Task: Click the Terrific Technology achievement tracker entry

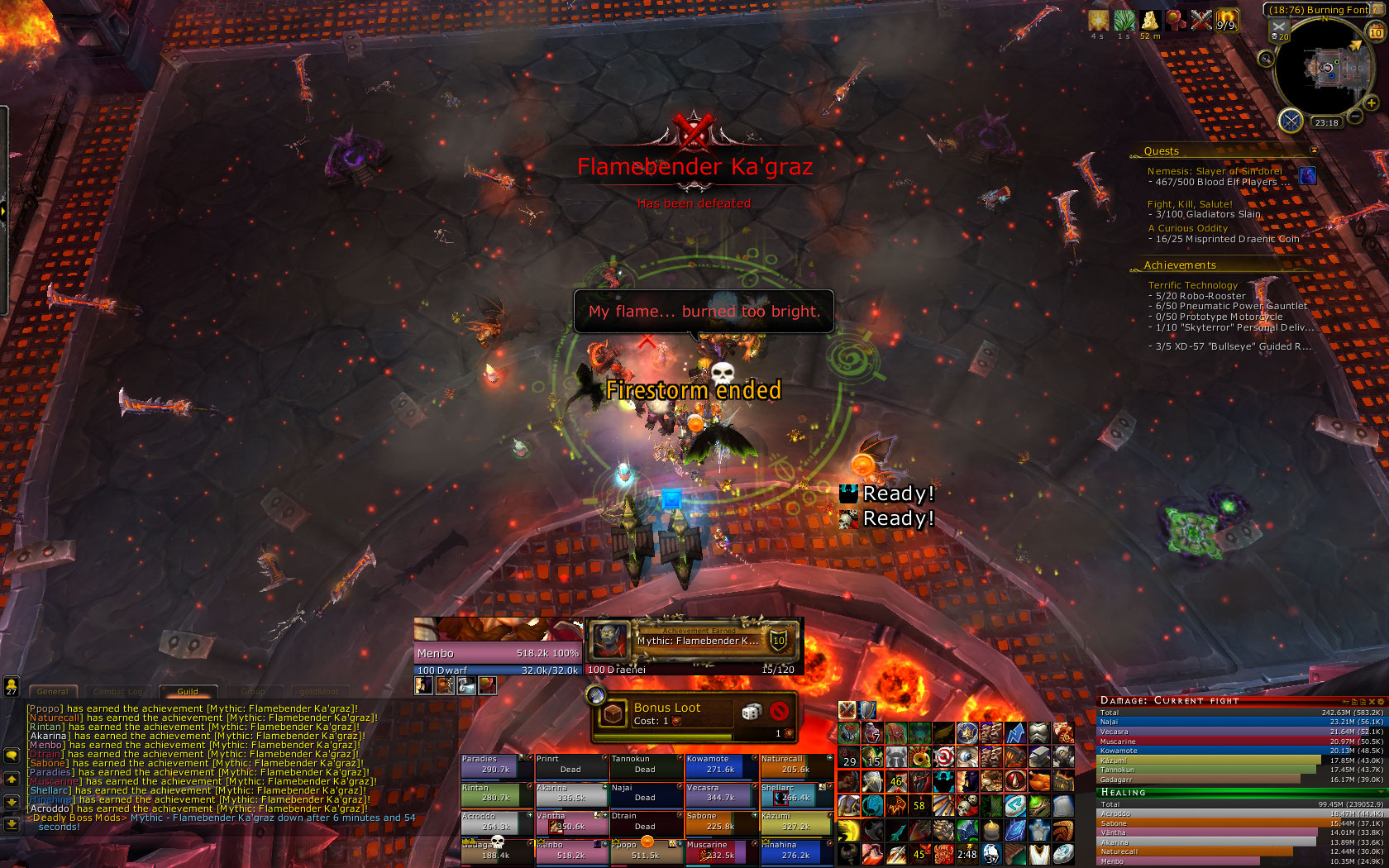Action: pyautogui.click(x=1192, y=285)
